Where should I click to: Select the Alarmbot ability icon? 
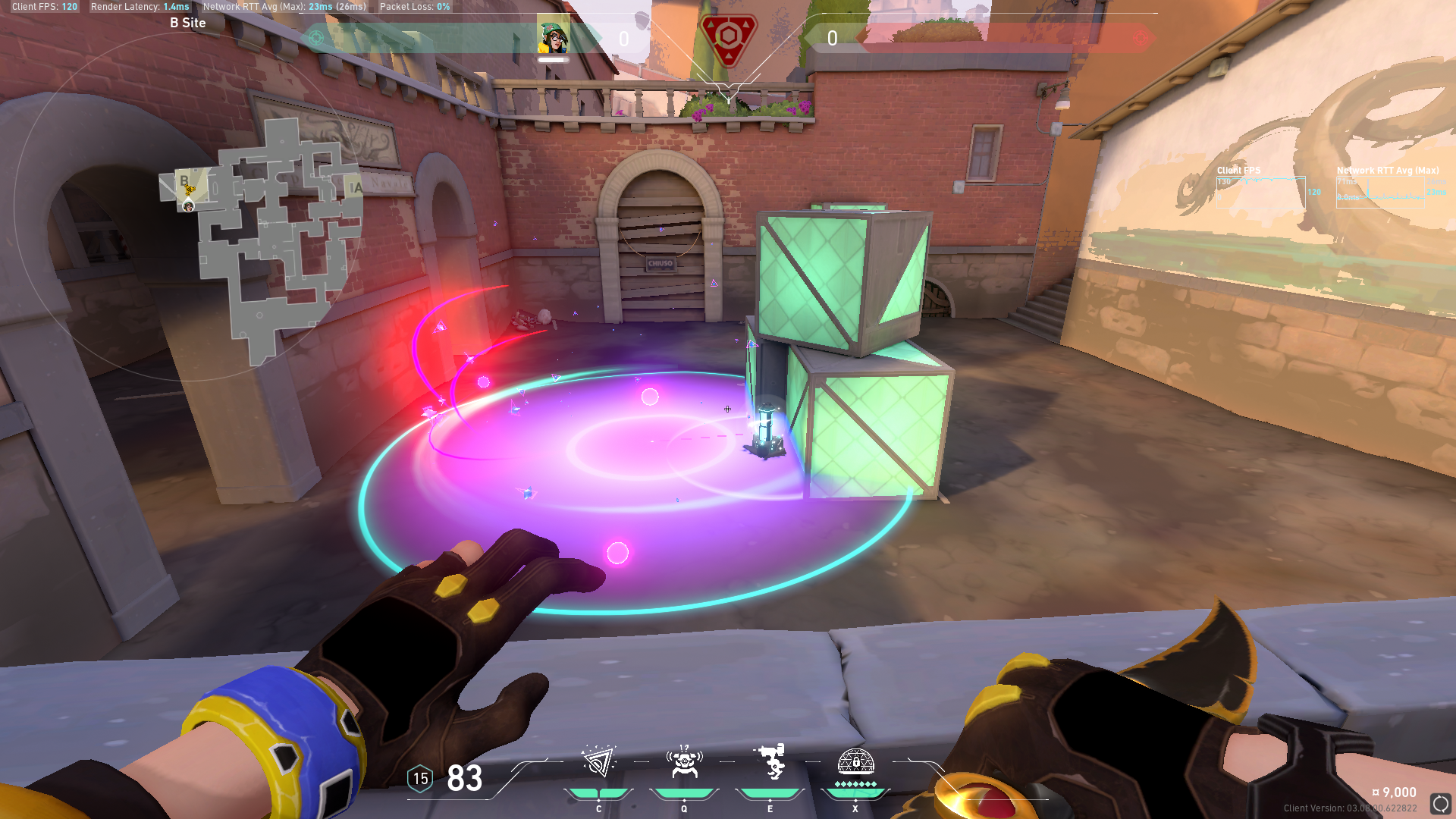click(x=684, y=762)
